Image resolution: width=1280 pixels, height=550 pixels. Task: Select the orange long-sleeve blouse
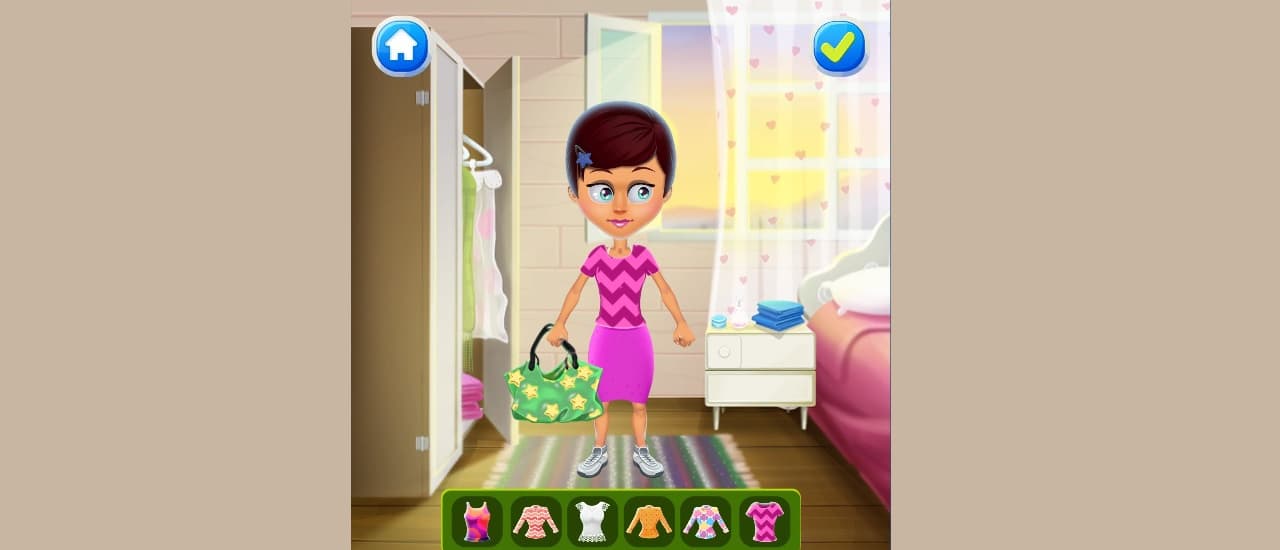pyautogui.click(x=649, y=521)
